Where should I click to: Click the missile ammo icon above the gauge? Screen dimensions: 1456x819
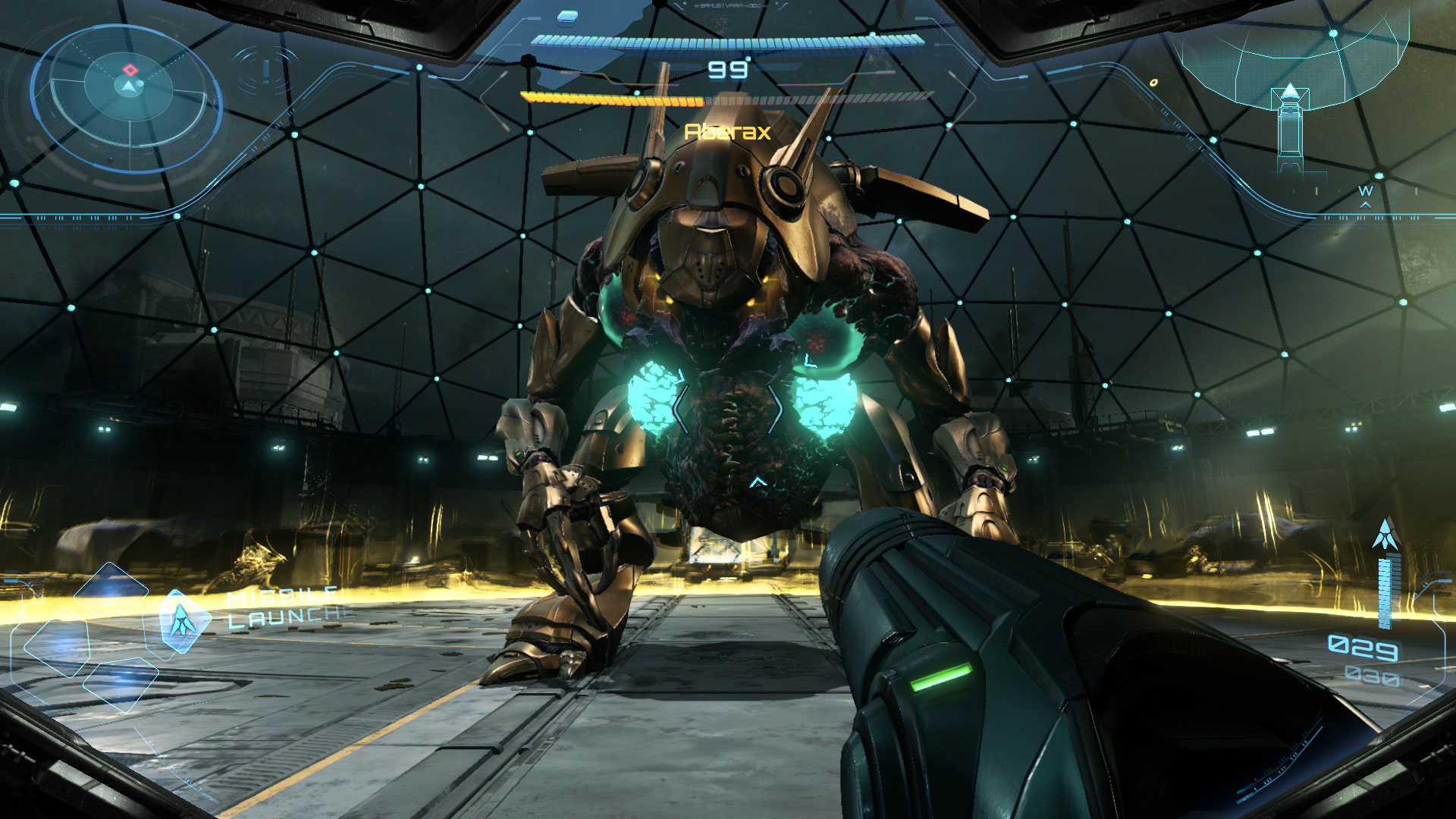1385,535
